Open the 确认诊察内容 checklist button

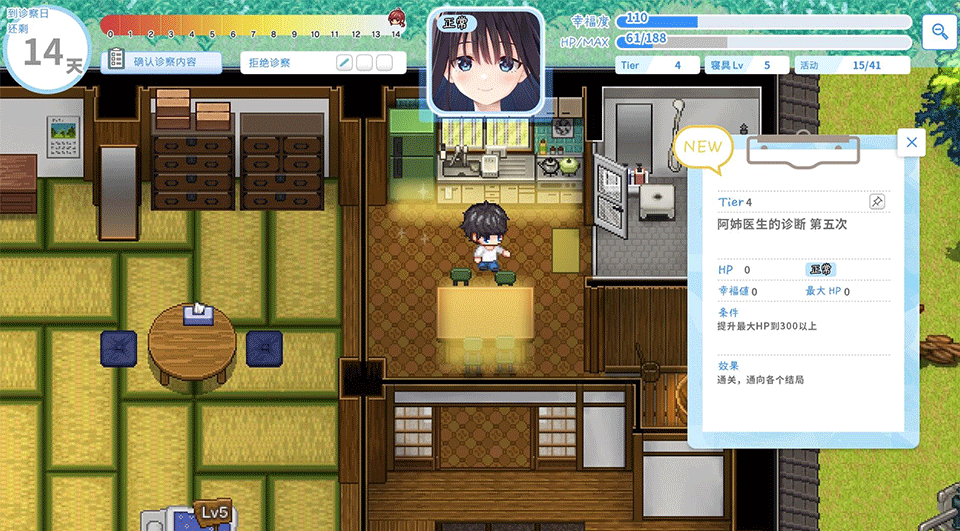162,62
